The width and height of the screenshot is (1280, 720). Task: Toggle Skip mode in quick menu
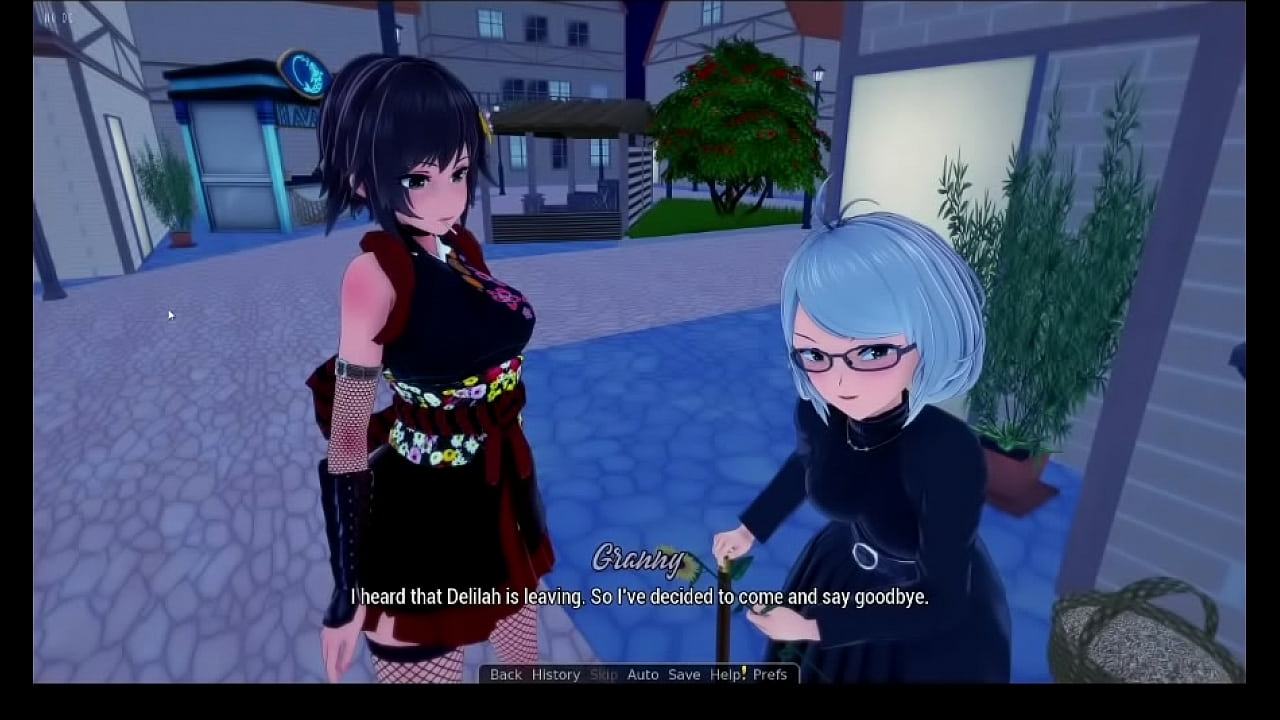pyautogui.click(x=602, y=675)
